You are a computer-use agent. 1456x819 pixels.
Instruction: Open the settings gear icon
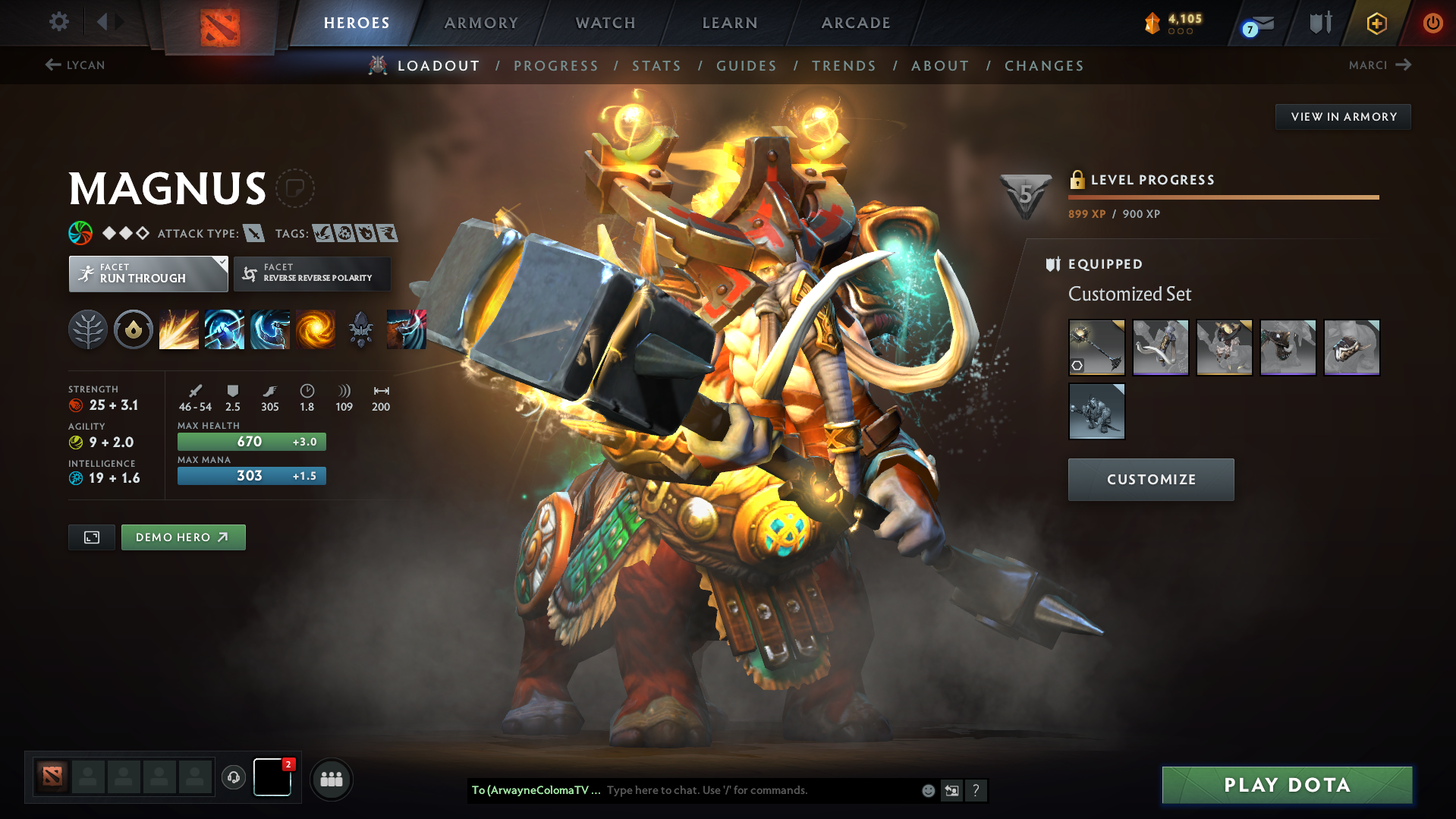(58, 22)
